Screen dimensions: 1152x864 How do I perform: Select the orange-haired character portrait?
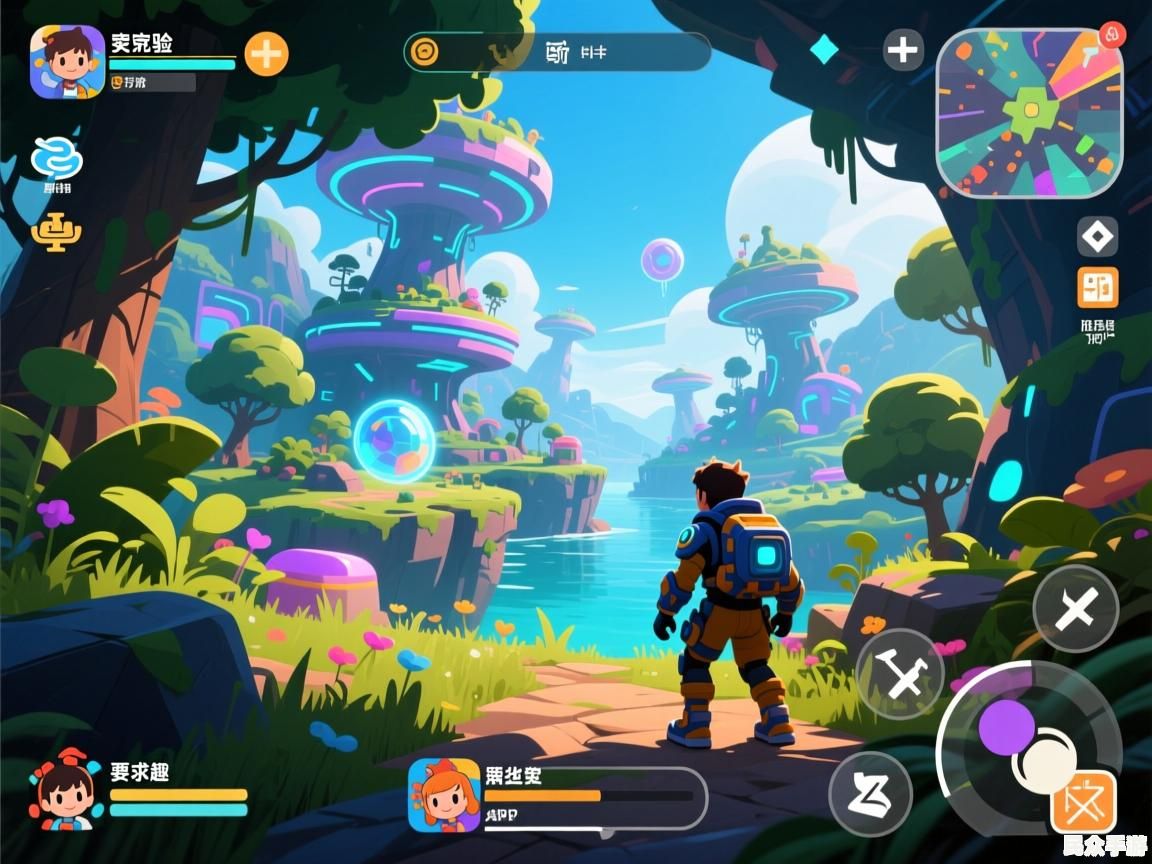click(444, 795)
